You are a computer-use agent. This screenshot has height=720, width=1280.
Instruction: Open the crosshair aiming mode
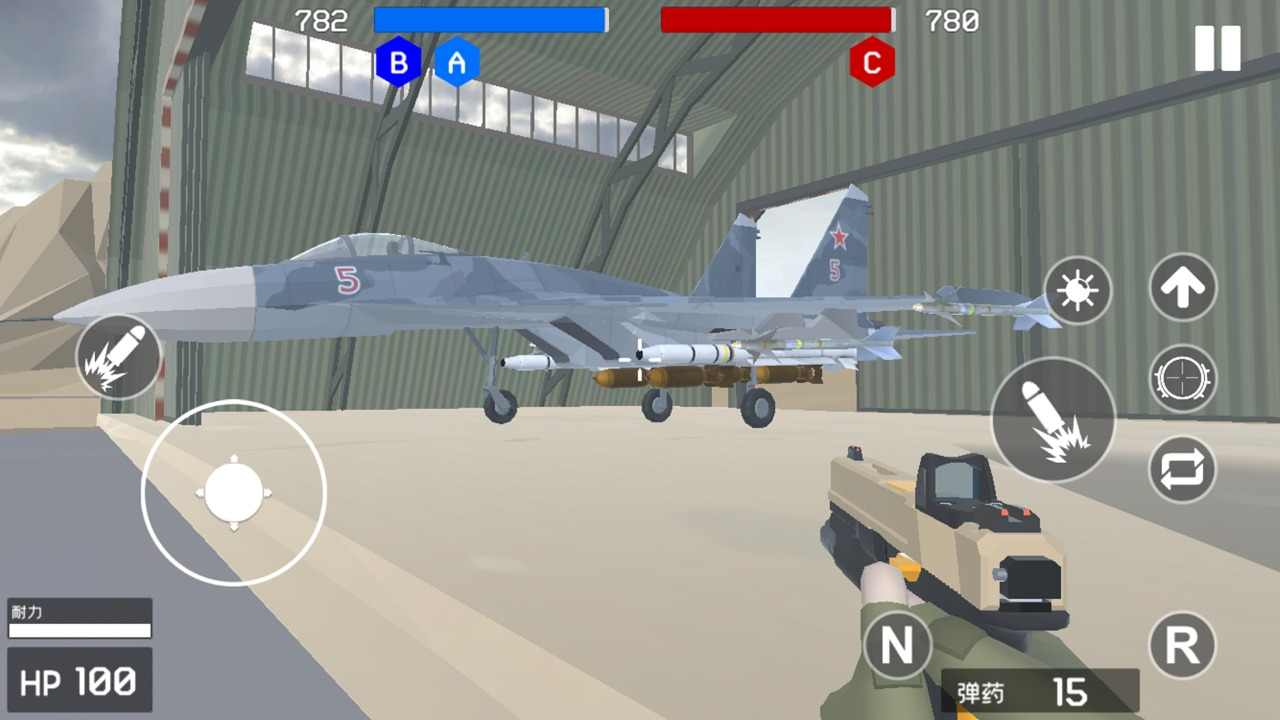(1182, 380)
